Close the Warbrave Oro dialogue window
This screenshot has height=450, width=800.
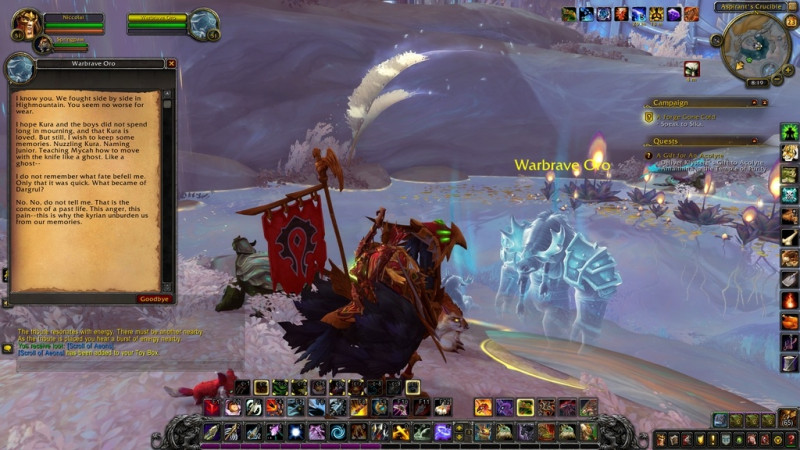[171, 63]
